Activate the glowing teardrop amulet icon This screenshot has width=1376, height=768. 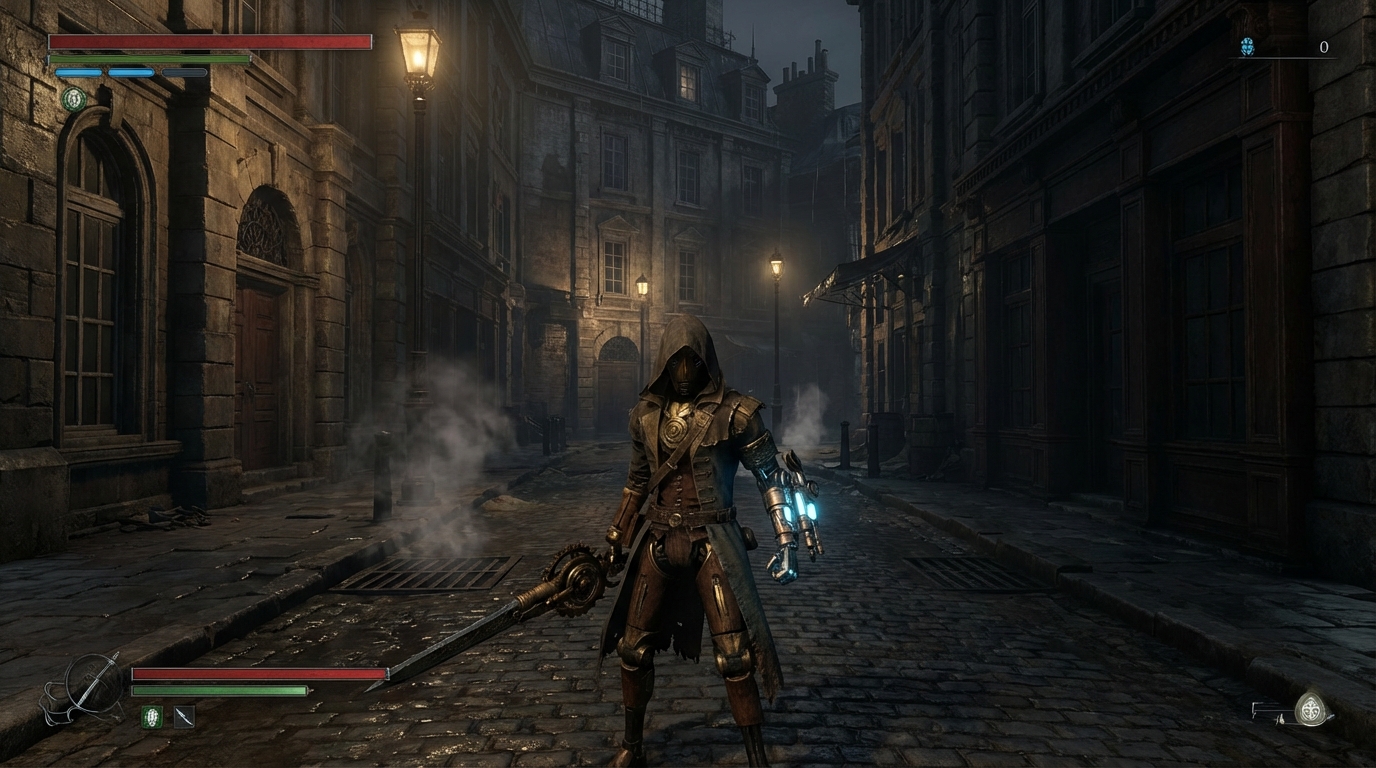click(x=1311, y=709)
